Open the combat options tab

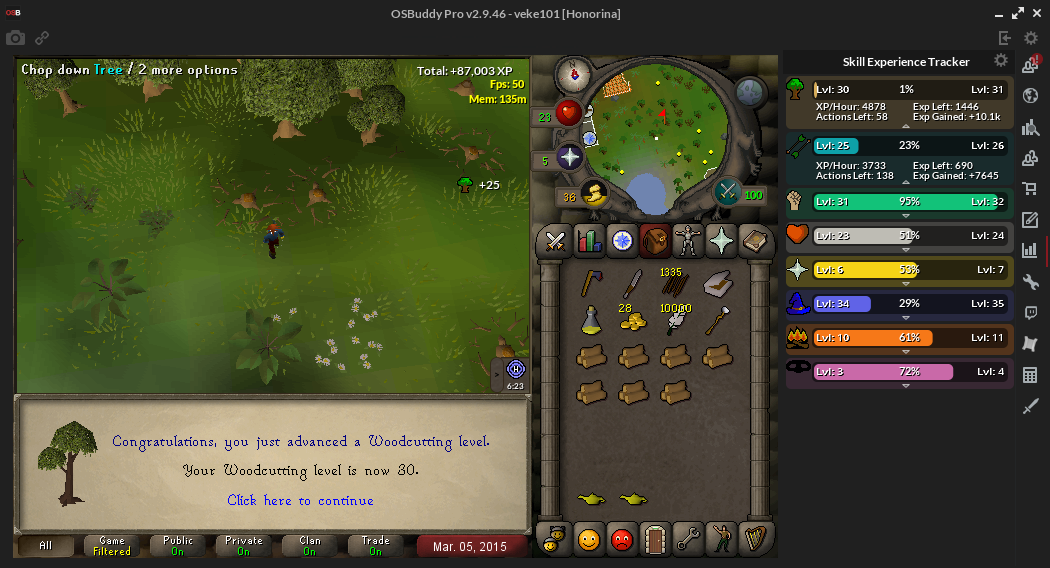click(x=555, y=241)
